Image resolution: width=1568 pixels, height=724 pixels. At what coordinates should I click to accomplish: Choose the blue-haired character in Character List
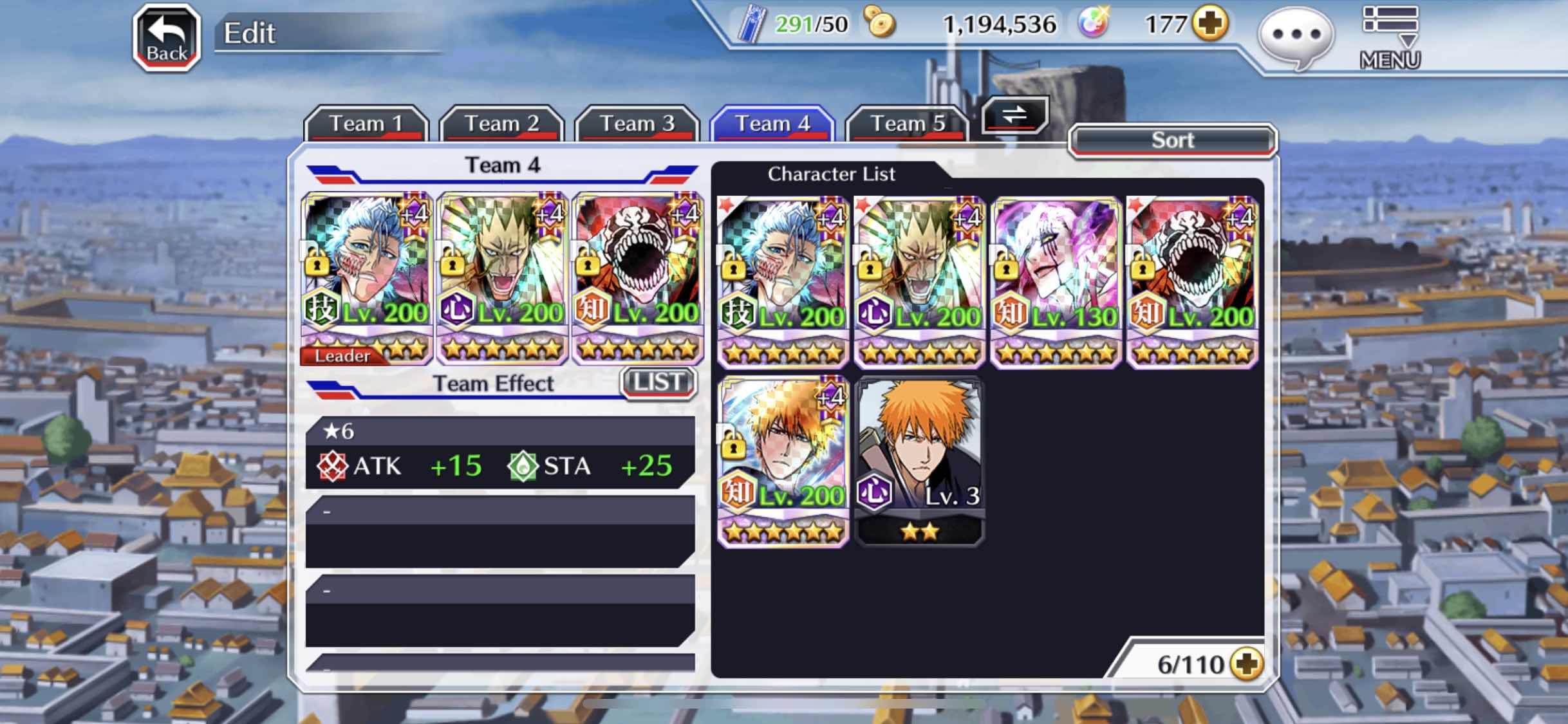[x=783, y=282]
